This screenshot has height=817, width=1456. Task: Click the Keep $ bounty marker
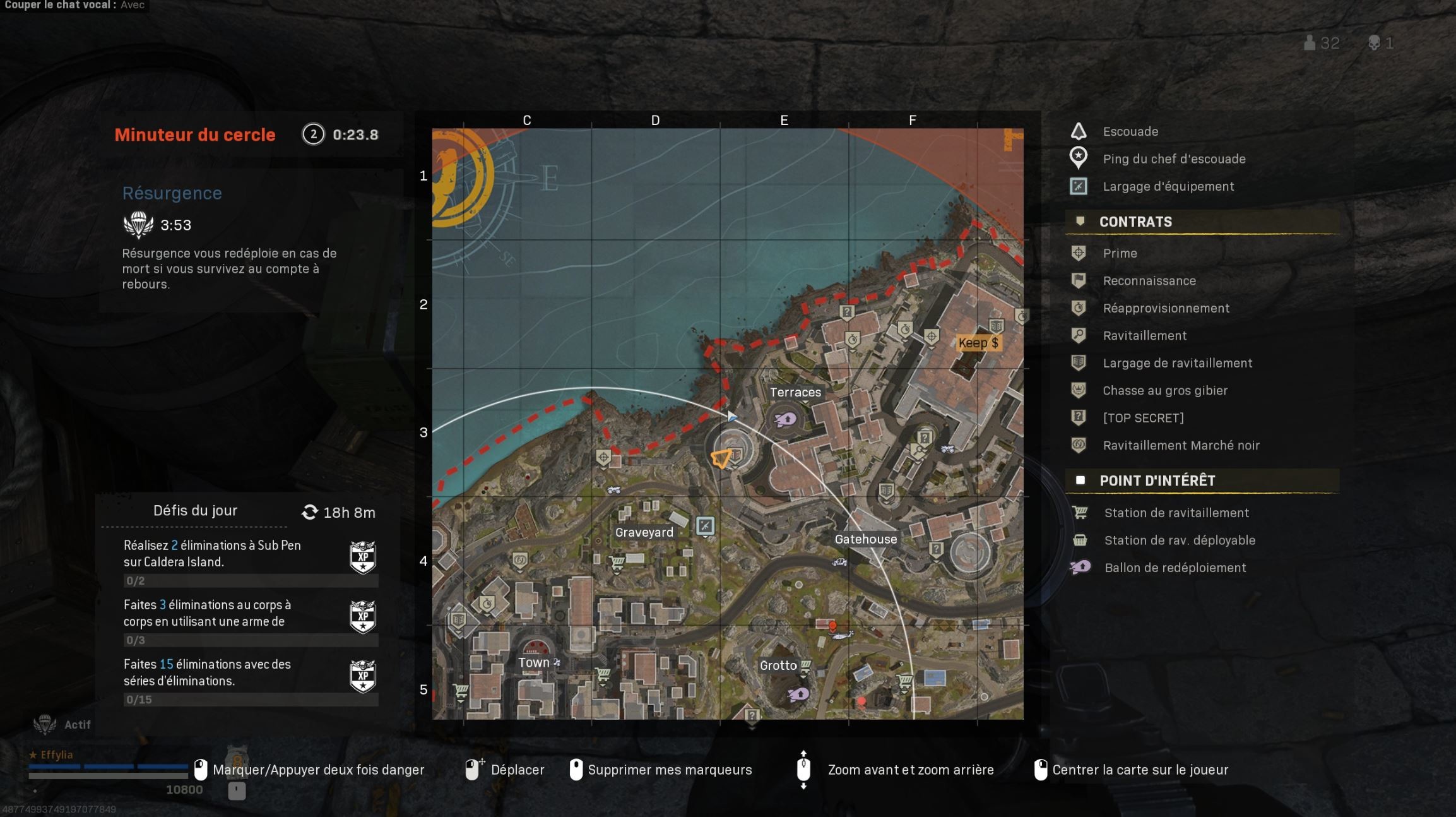979,343
